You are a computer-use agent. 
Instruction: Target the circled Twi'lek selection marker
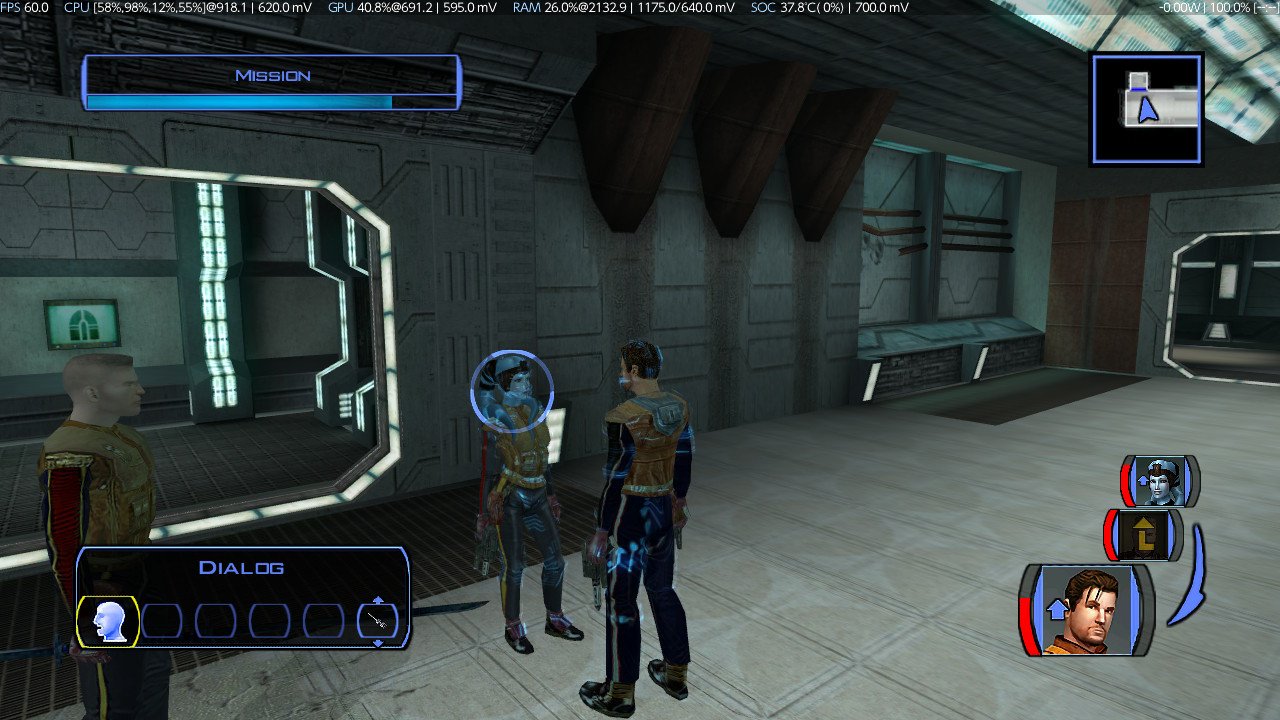[x=512, y=390]
